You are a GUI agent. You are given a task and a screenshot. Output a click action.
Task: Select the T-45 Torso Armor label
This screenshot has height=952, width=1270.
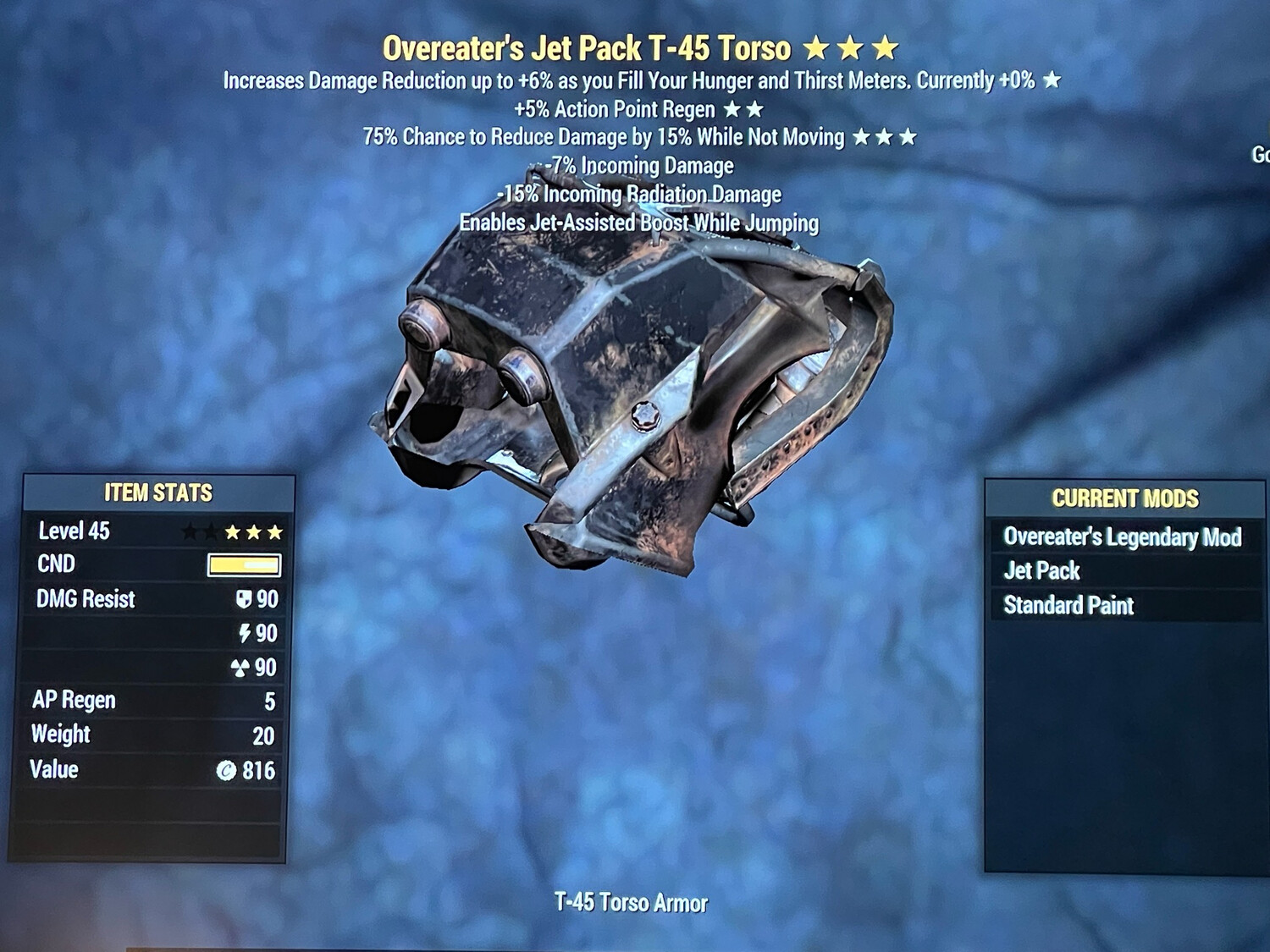[630, 902]
